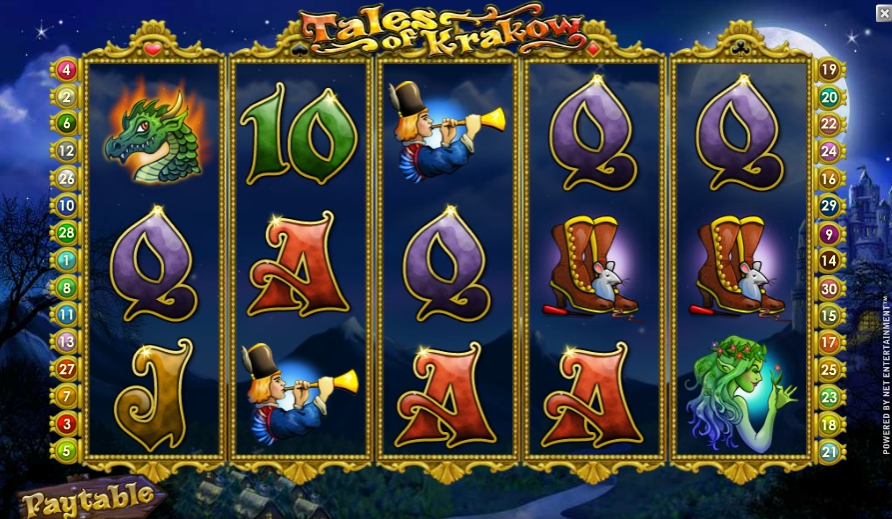Click payline marker number 29

point(829,206)
